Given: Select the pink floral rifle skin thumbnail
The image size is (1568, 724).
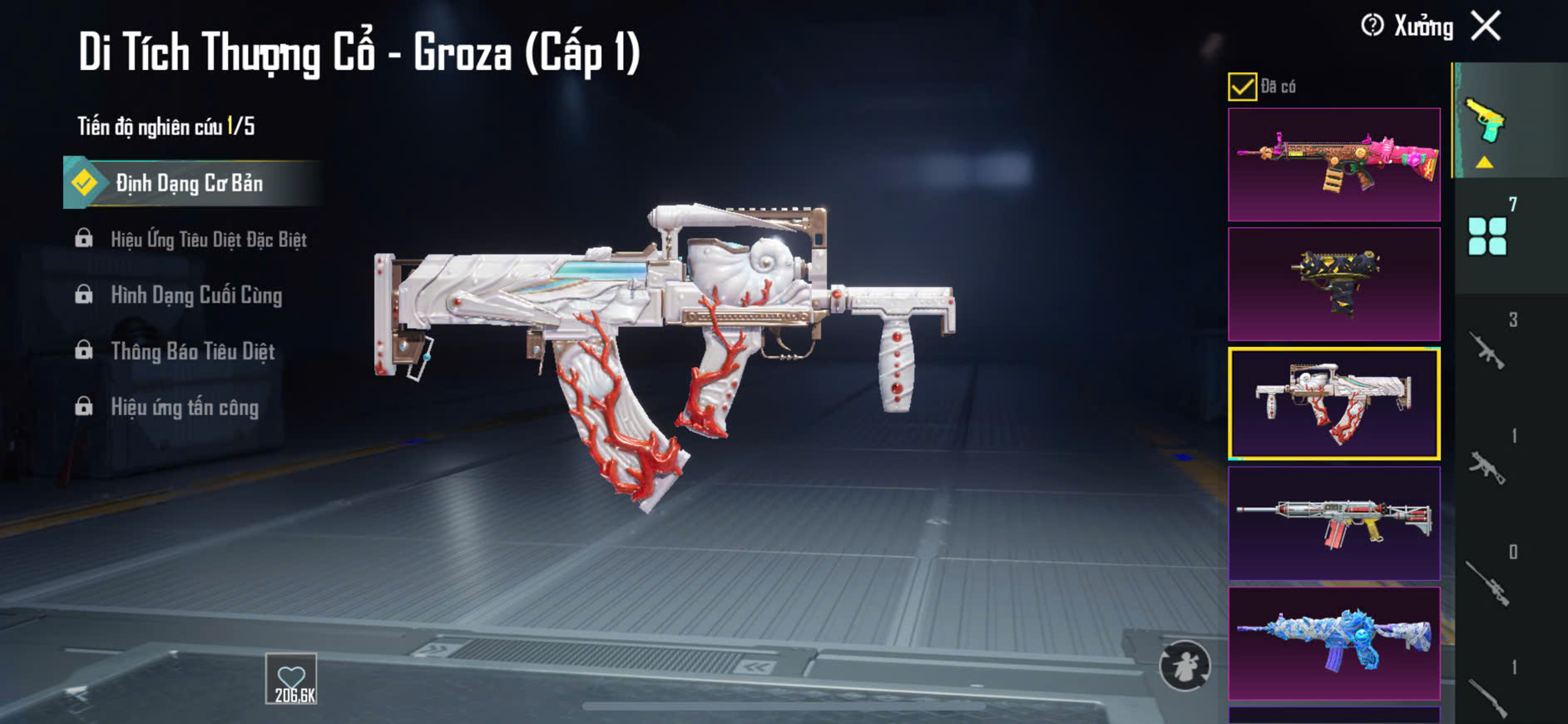Looking at the screenshot, I should [1333, 164].
